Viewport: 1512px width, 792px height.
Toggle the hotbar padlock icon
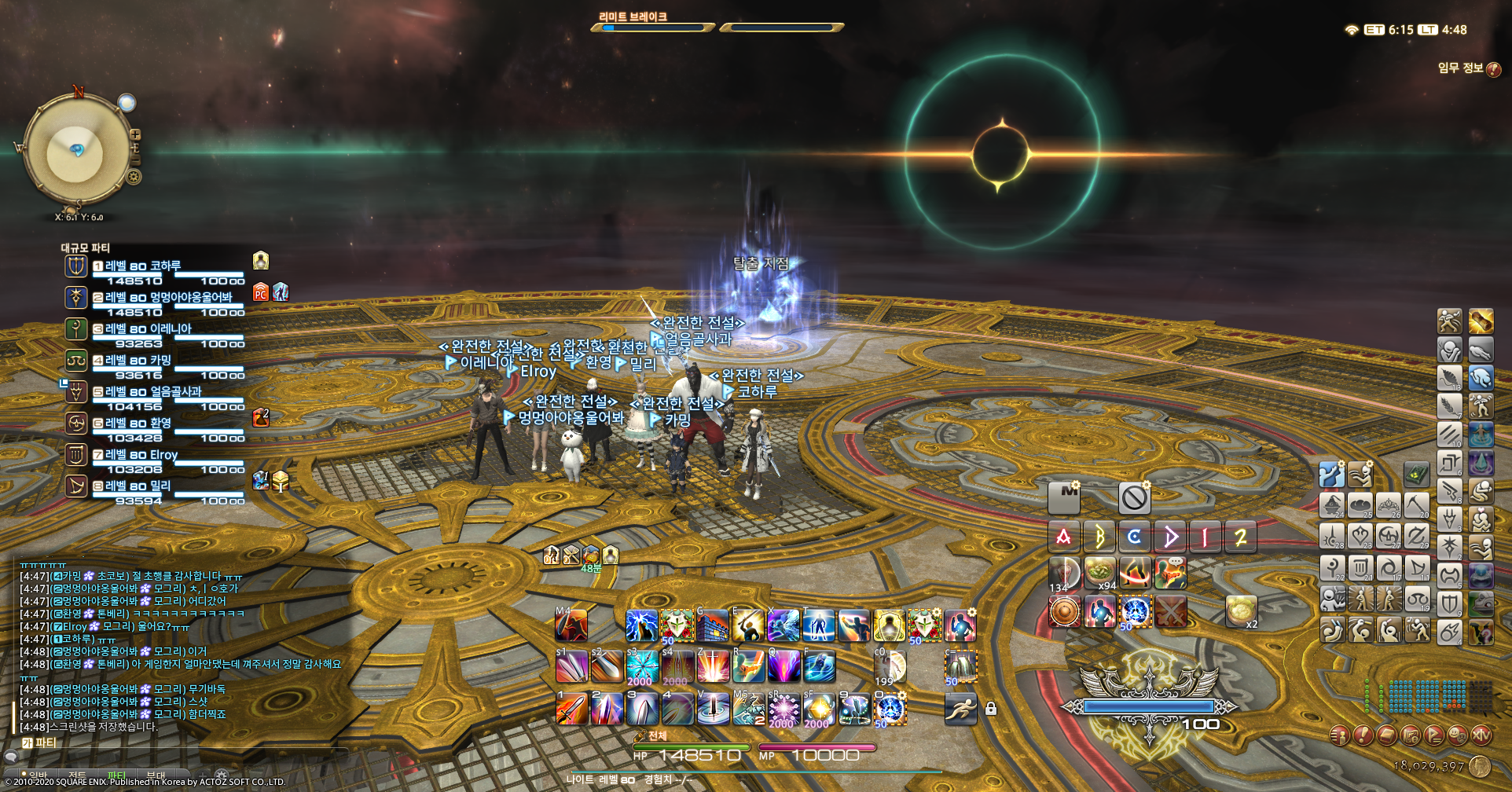point(991,709)
